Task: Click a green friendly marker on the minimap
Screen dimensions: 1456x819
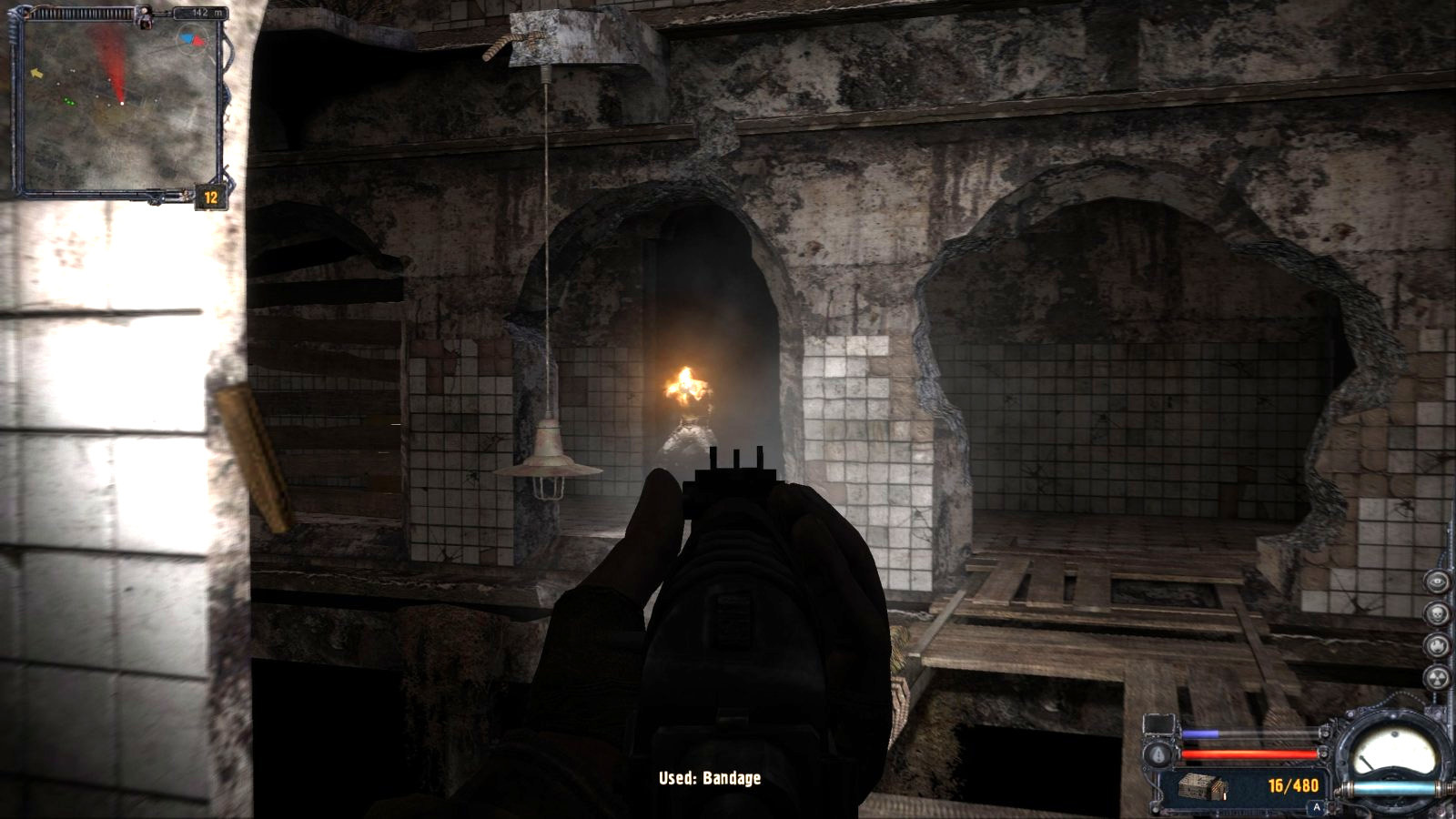Action: click(x=70, y=101)
